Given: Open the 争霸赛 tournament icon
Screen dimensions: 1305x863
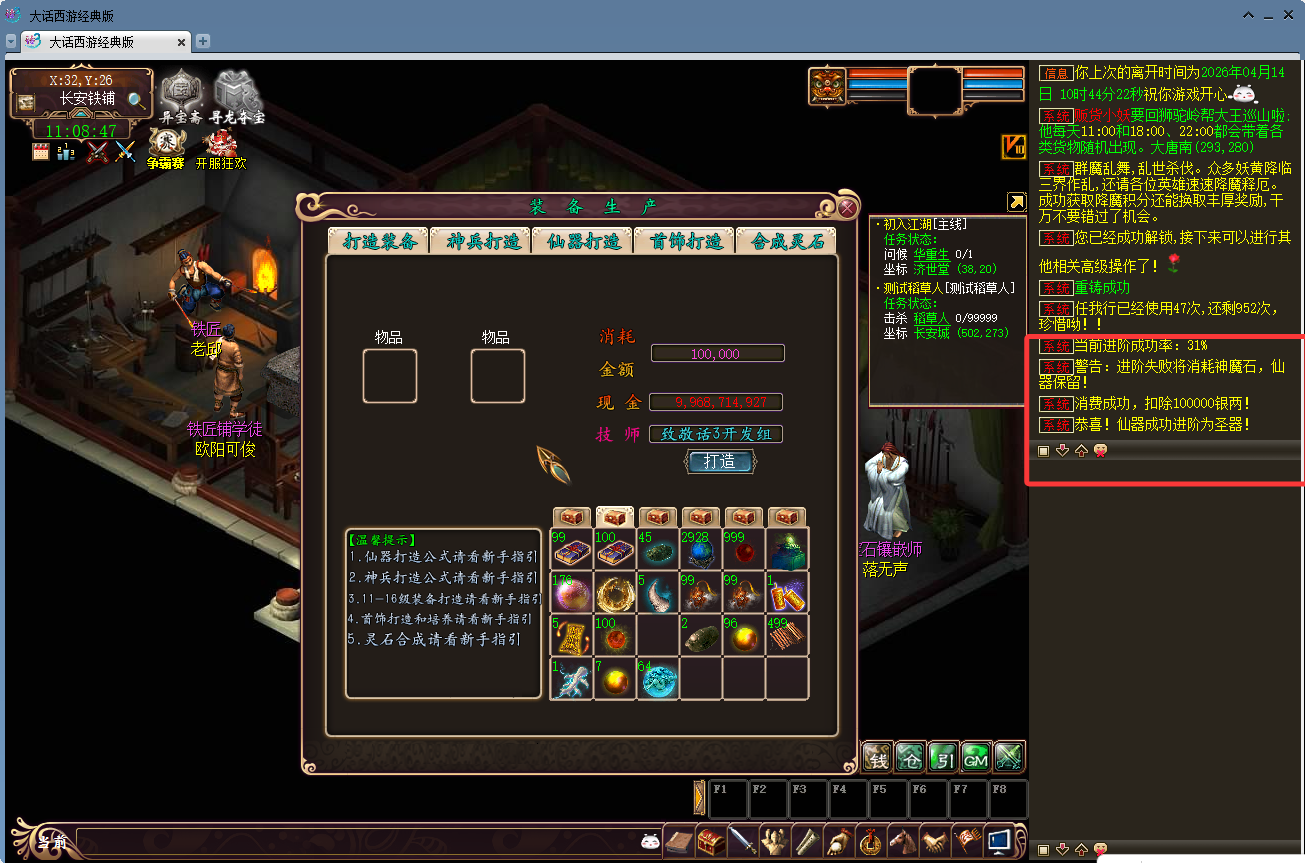Looking at the screenshot, I should tap(165, 146).
